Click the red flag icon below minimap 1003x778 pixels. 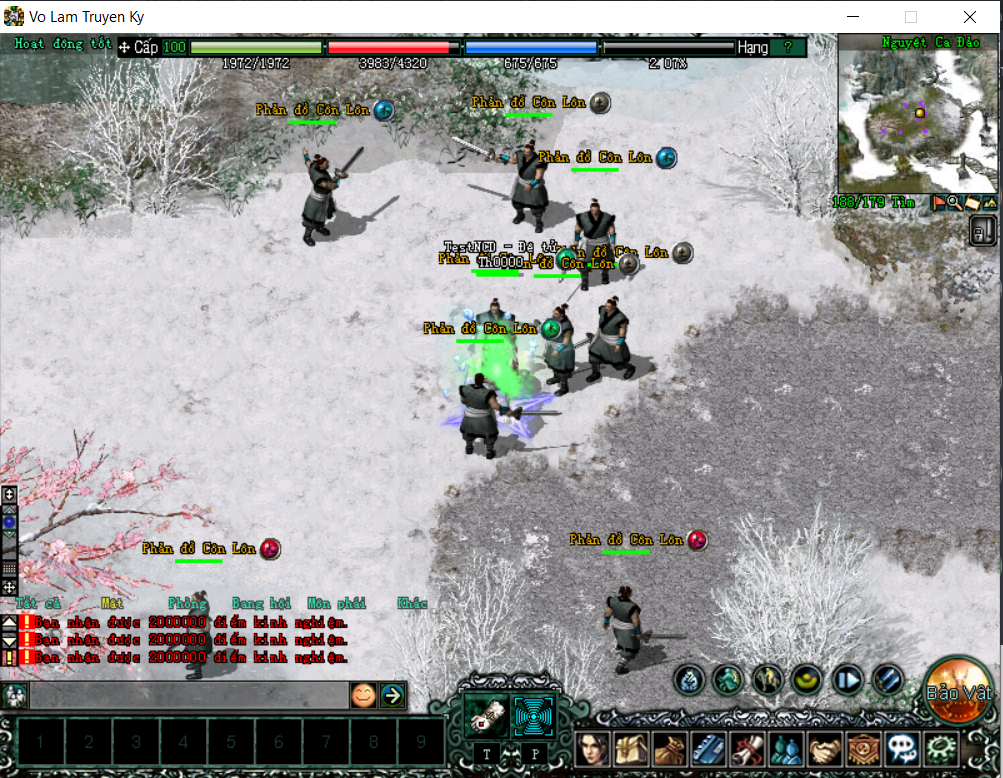pos(940,203)
